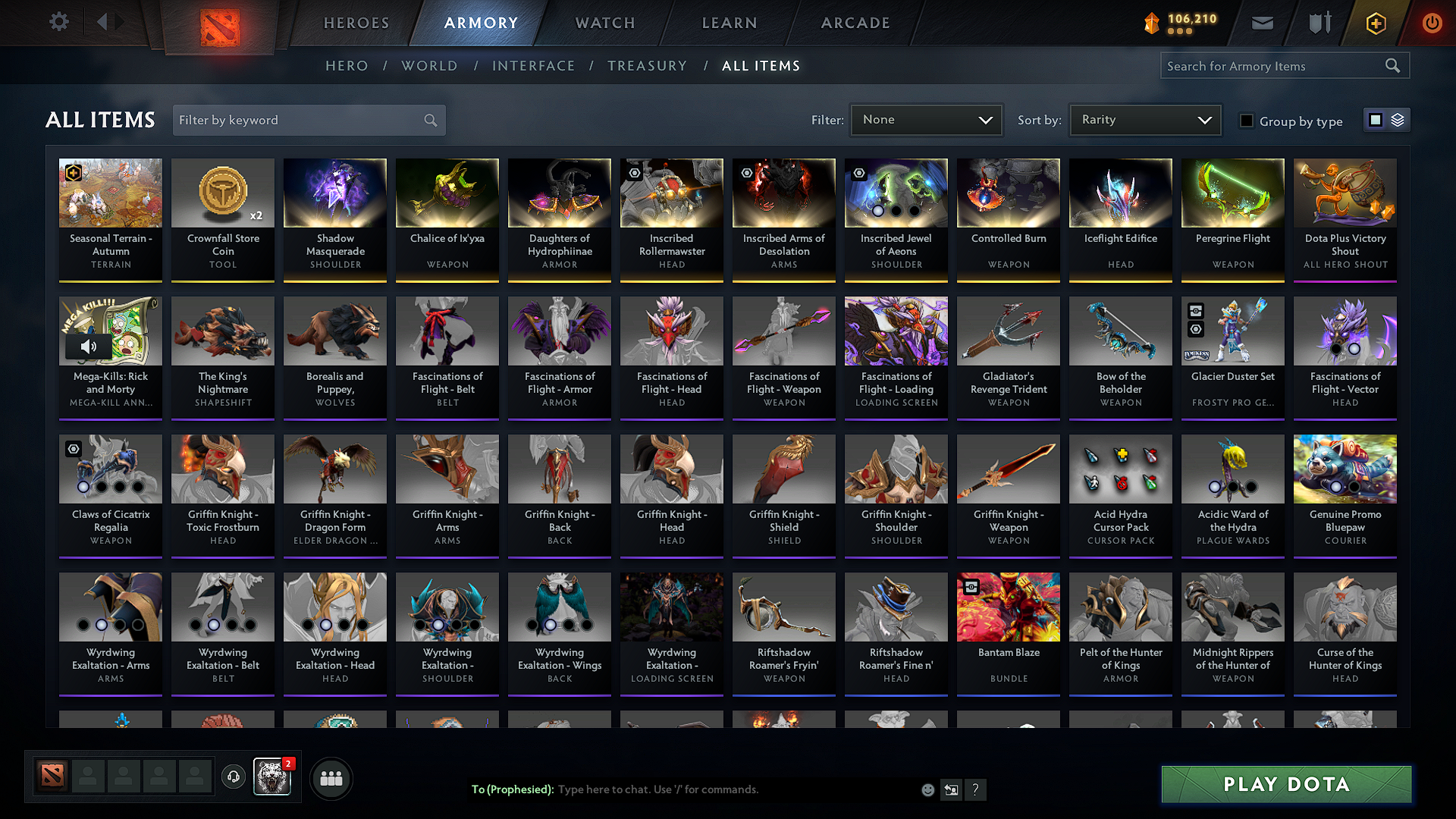Open the emoticon picker beside chat

pos(927,789)
